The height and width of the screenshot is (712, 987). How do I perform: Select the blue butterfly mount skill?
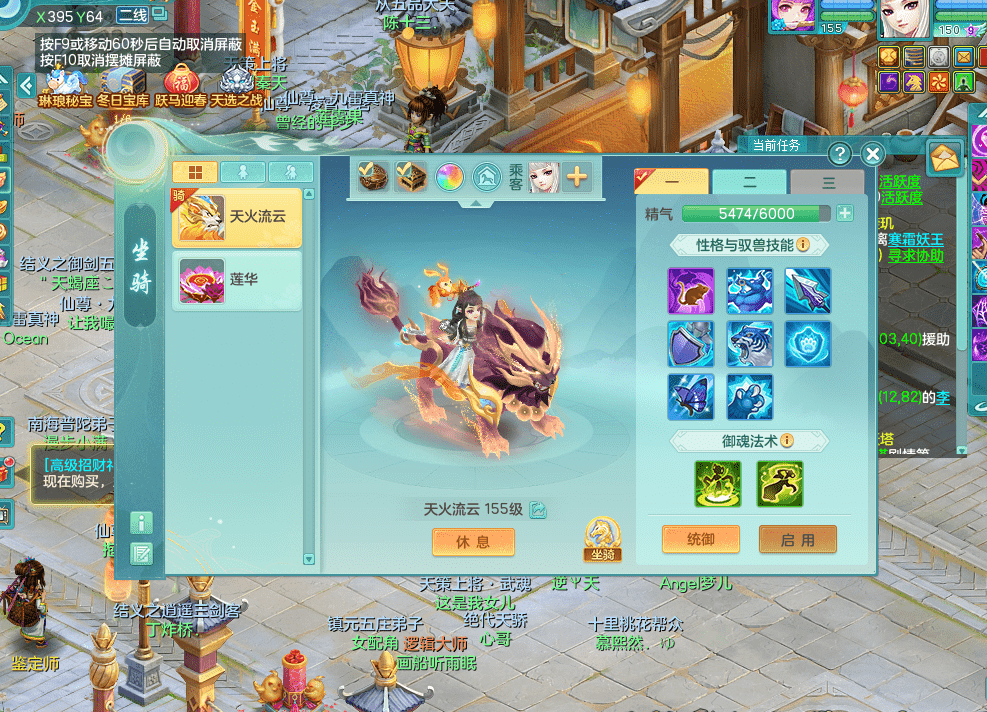(691, 396)
